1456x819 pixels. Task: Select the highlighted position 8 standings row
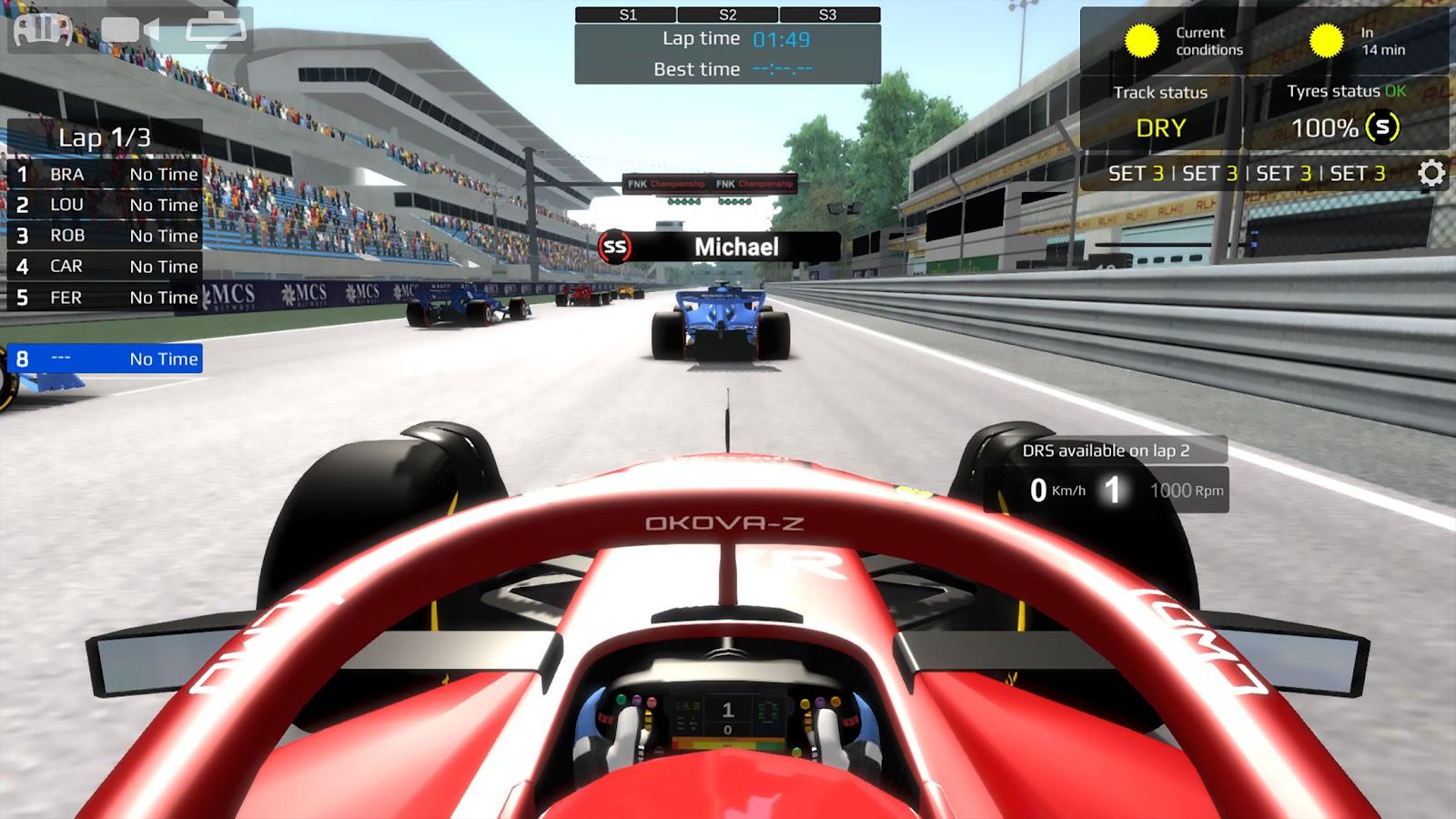[105, 359]
